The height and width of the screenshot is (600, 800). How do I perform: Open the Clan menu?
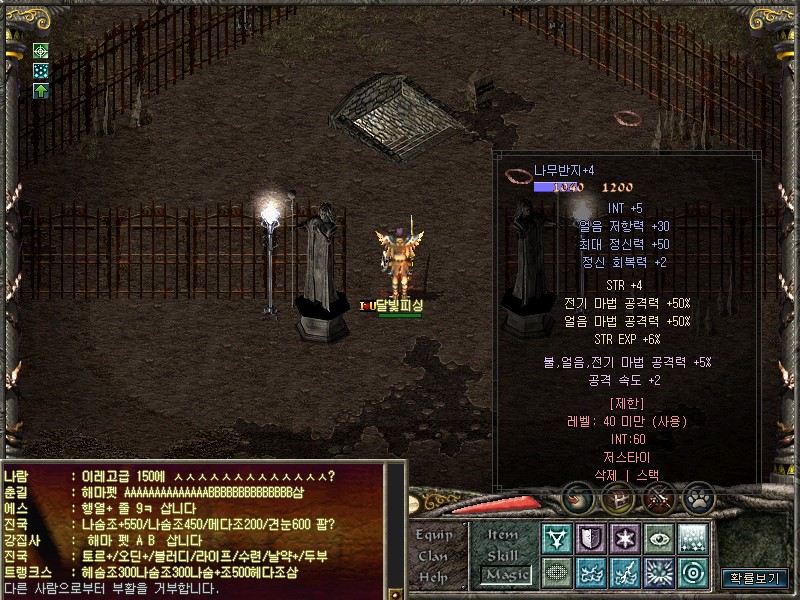click(433, 556)
